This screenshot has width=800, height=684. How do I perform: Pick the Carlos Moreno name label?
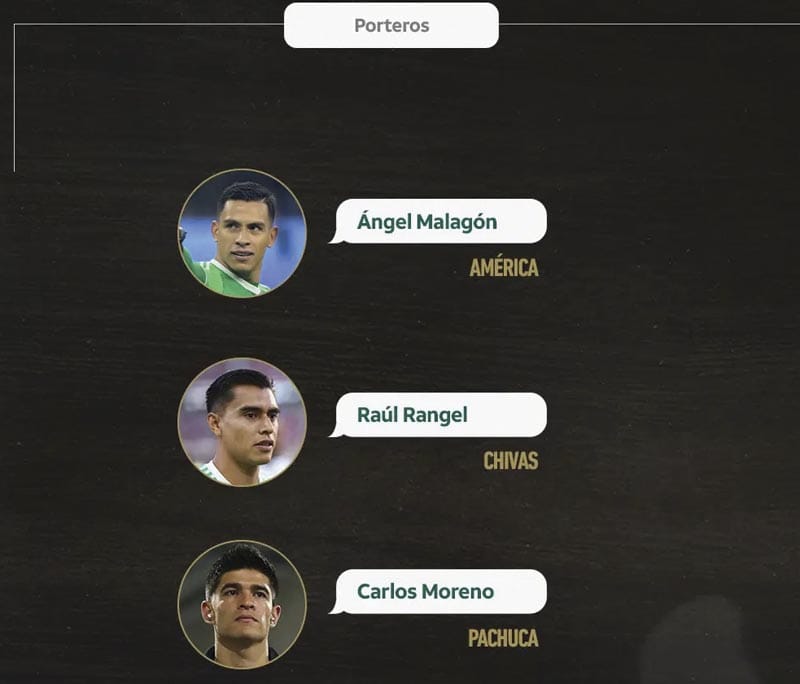pos(440,591)
